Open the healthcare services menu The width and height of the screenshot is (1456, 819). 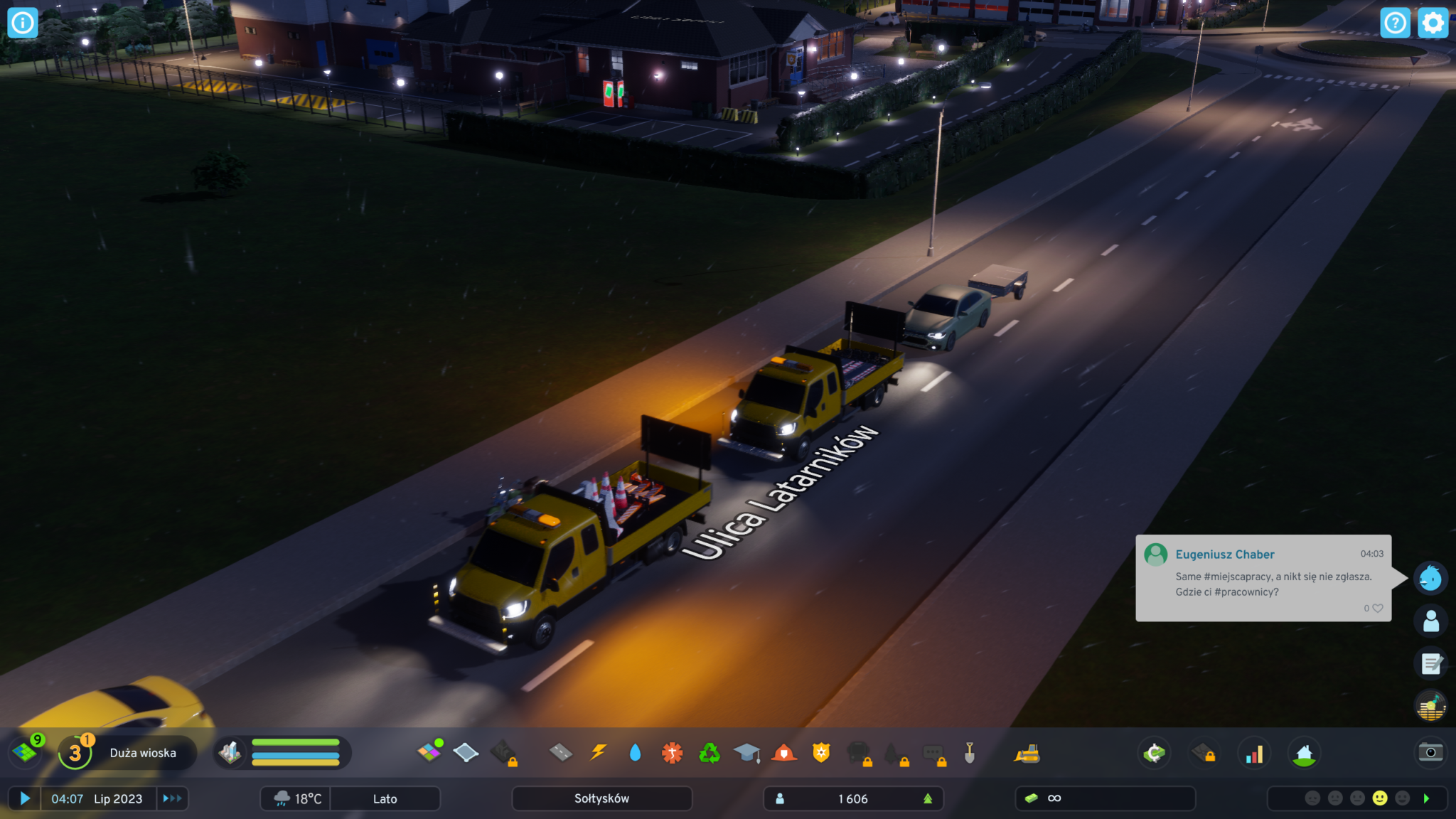[x=672, y=752]
